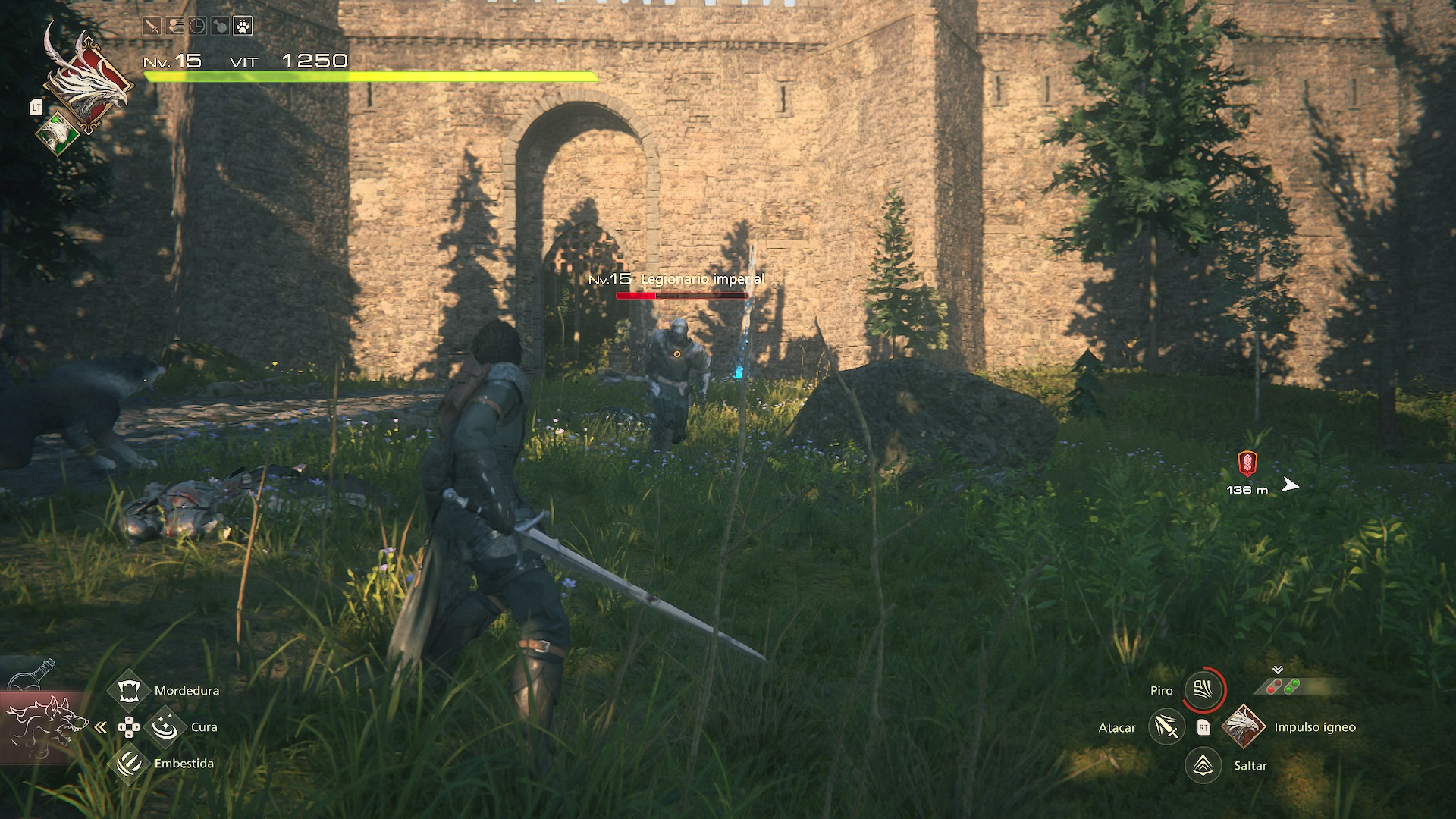Image resolution: width=1456 pixels, height=819 pixels.
Task: Click the red and green ability pips
Action: coord(1282,687)
